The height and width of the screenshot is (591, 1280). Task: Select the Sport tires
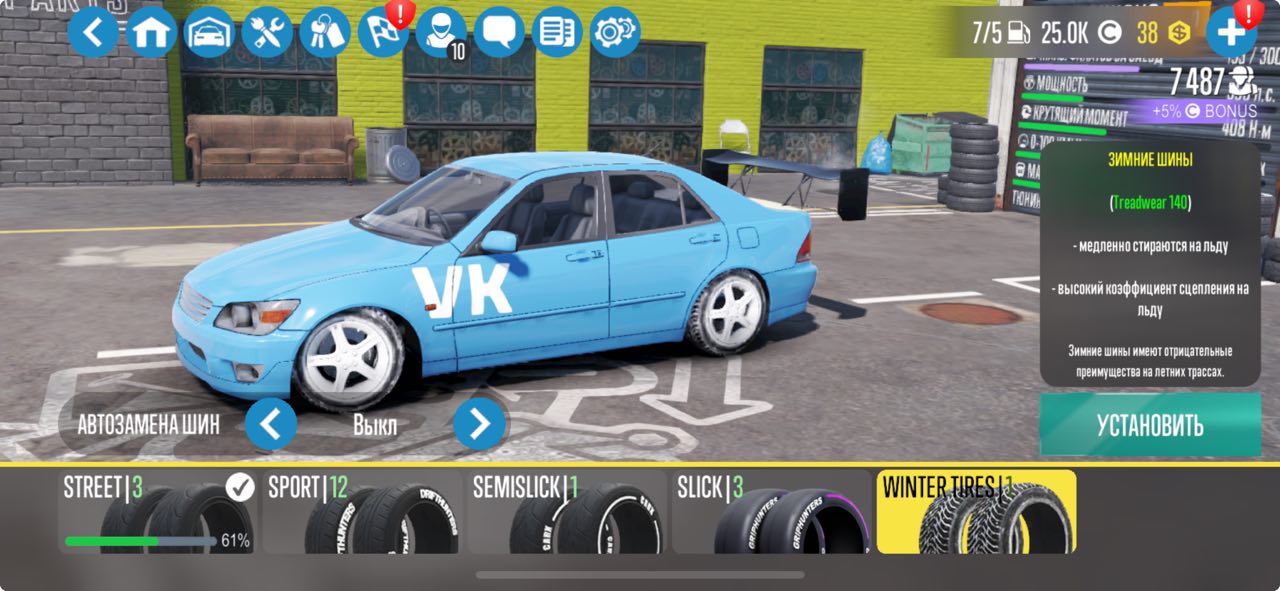pos(363,513)
